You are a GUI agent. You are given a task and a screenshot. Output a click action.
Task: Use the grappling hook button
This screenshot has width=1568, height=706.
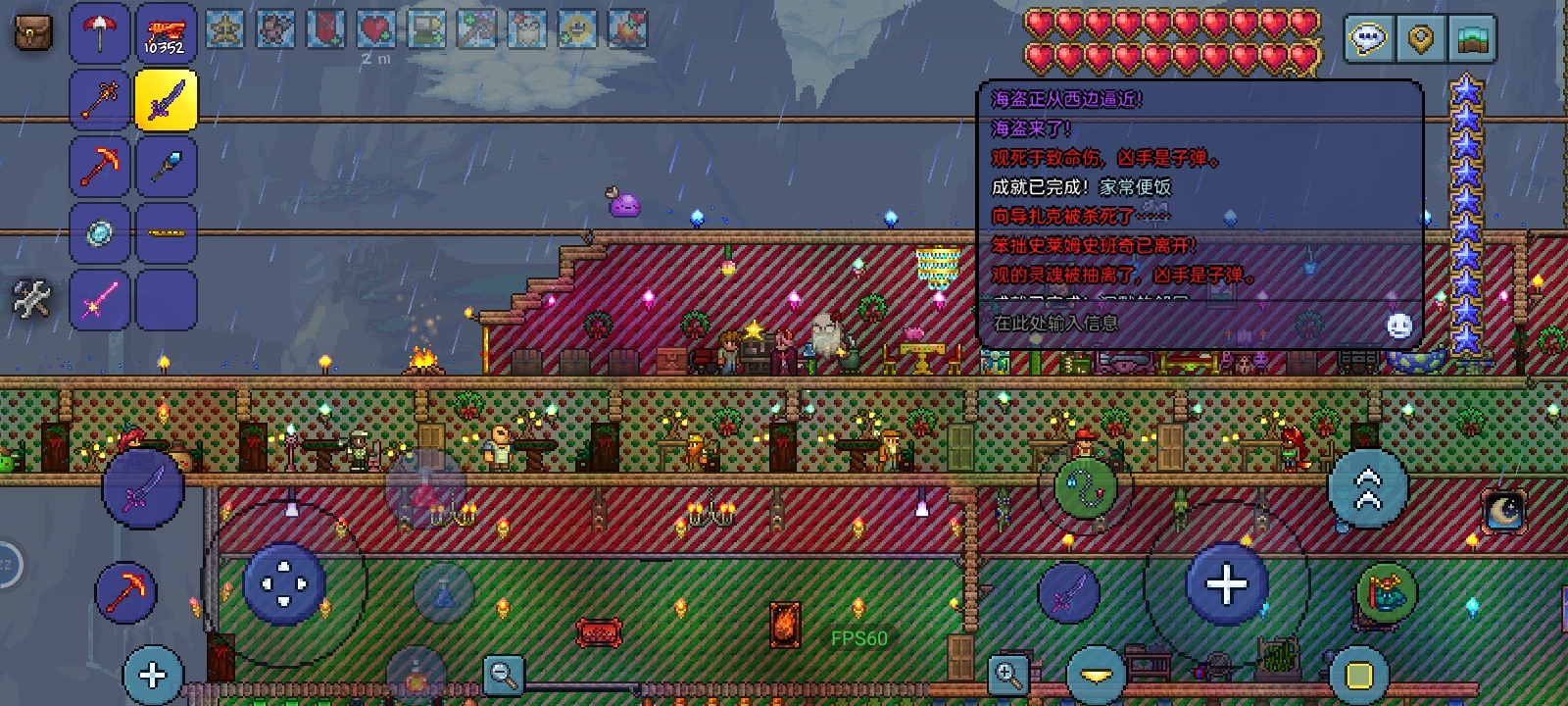click(x=1086, y=486)
